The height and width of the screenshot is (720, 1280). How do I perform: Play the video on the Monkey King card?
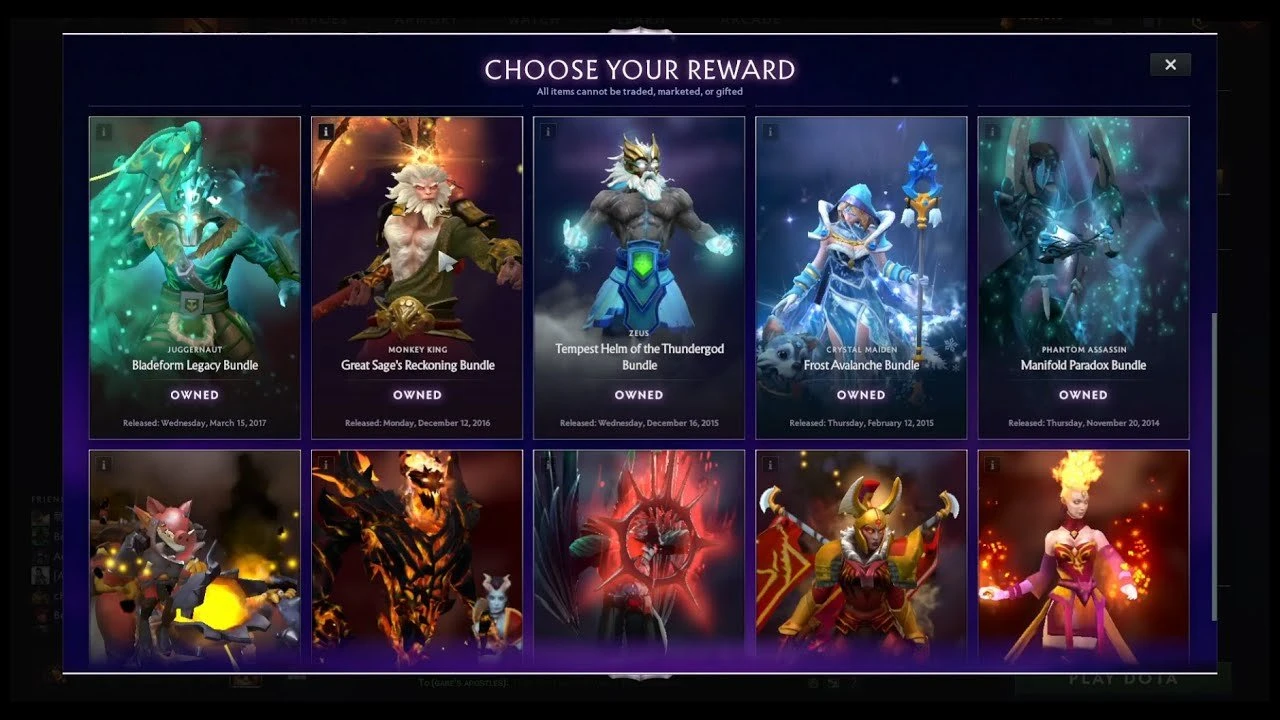coord(447,262)
